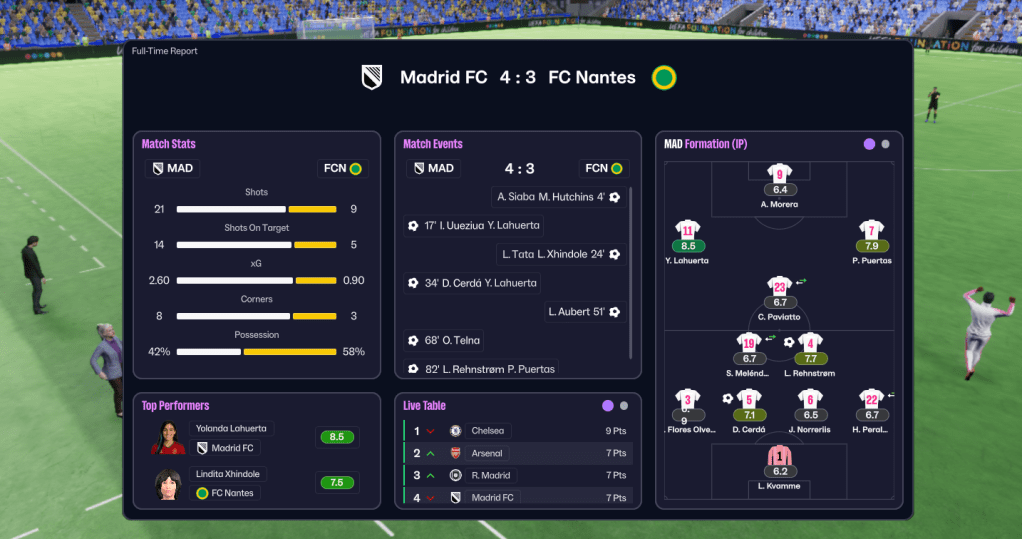Screen dimensions: 1022x539
Task: Click D. Cerdá's number 5 shirt
Action: coord(748,400)
